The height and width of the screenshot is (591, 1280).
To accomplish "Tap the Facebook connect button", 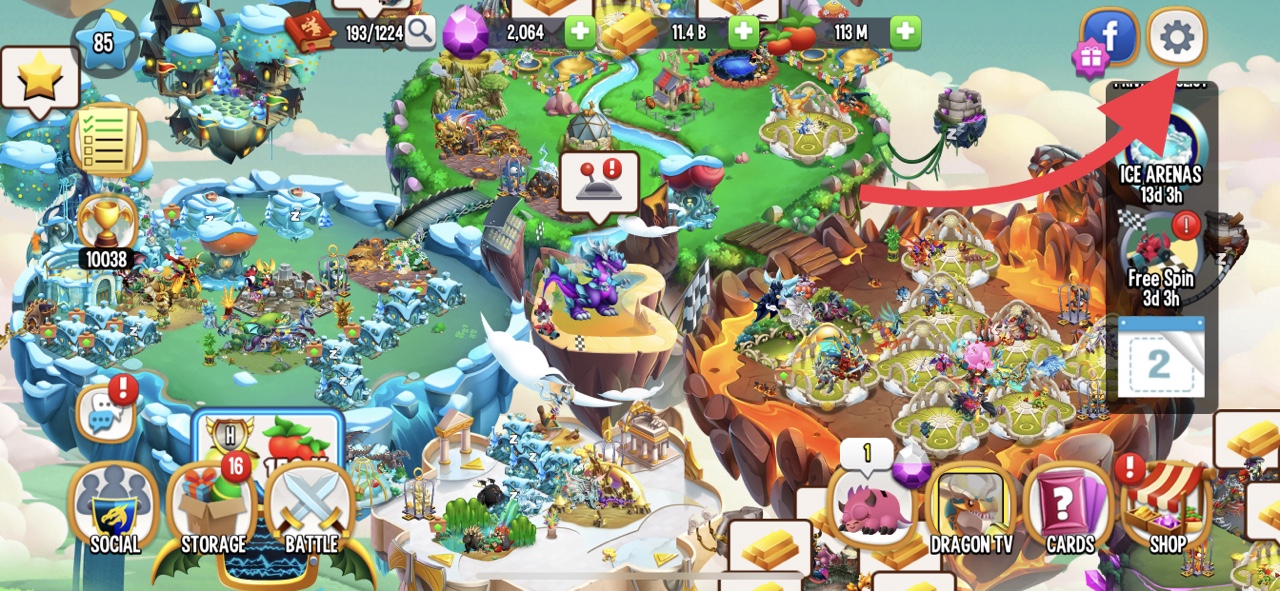I will point(1110,38).
